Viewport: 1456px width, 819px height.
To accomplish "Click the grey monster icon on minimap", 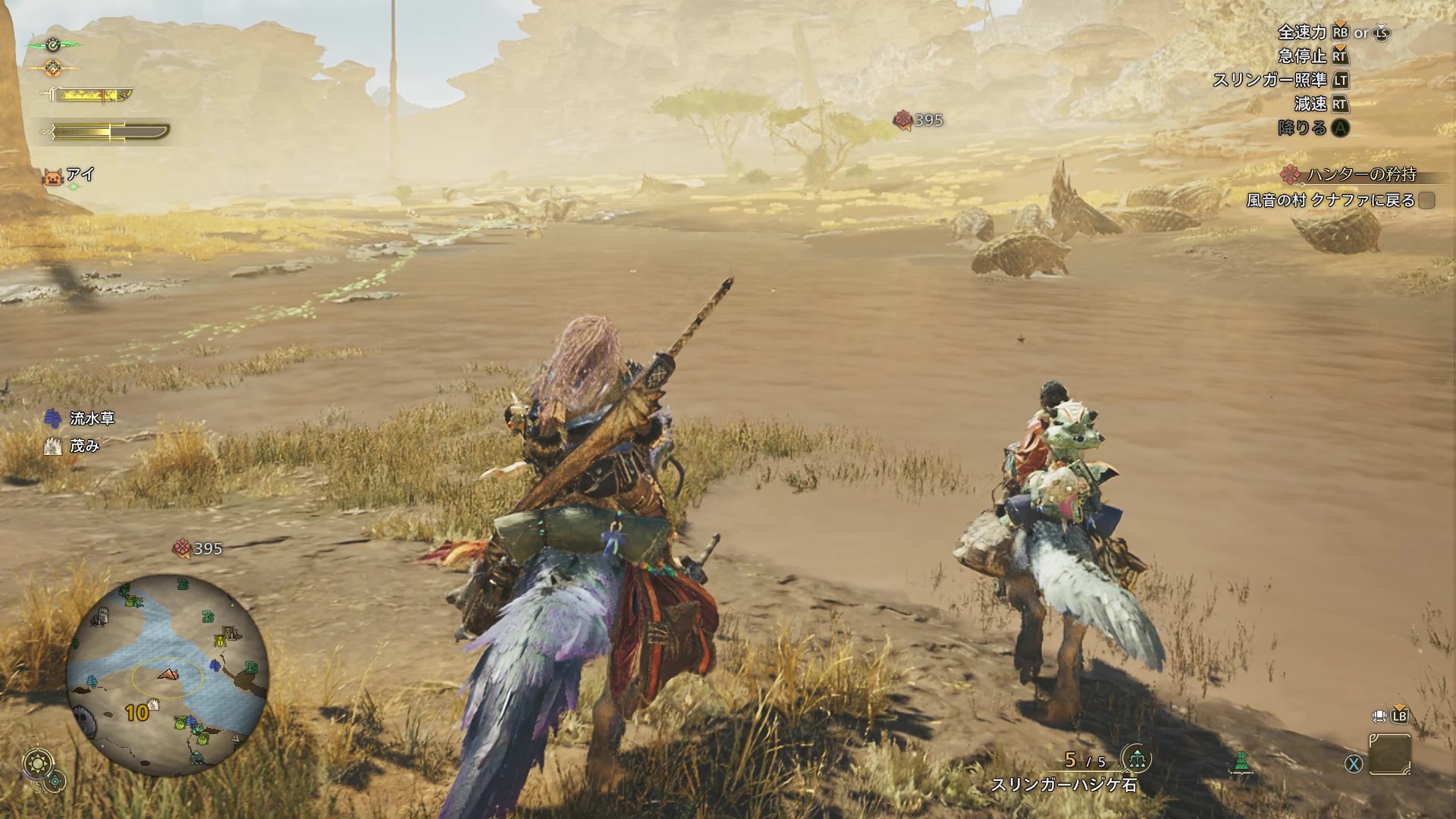I will (84, 720).
